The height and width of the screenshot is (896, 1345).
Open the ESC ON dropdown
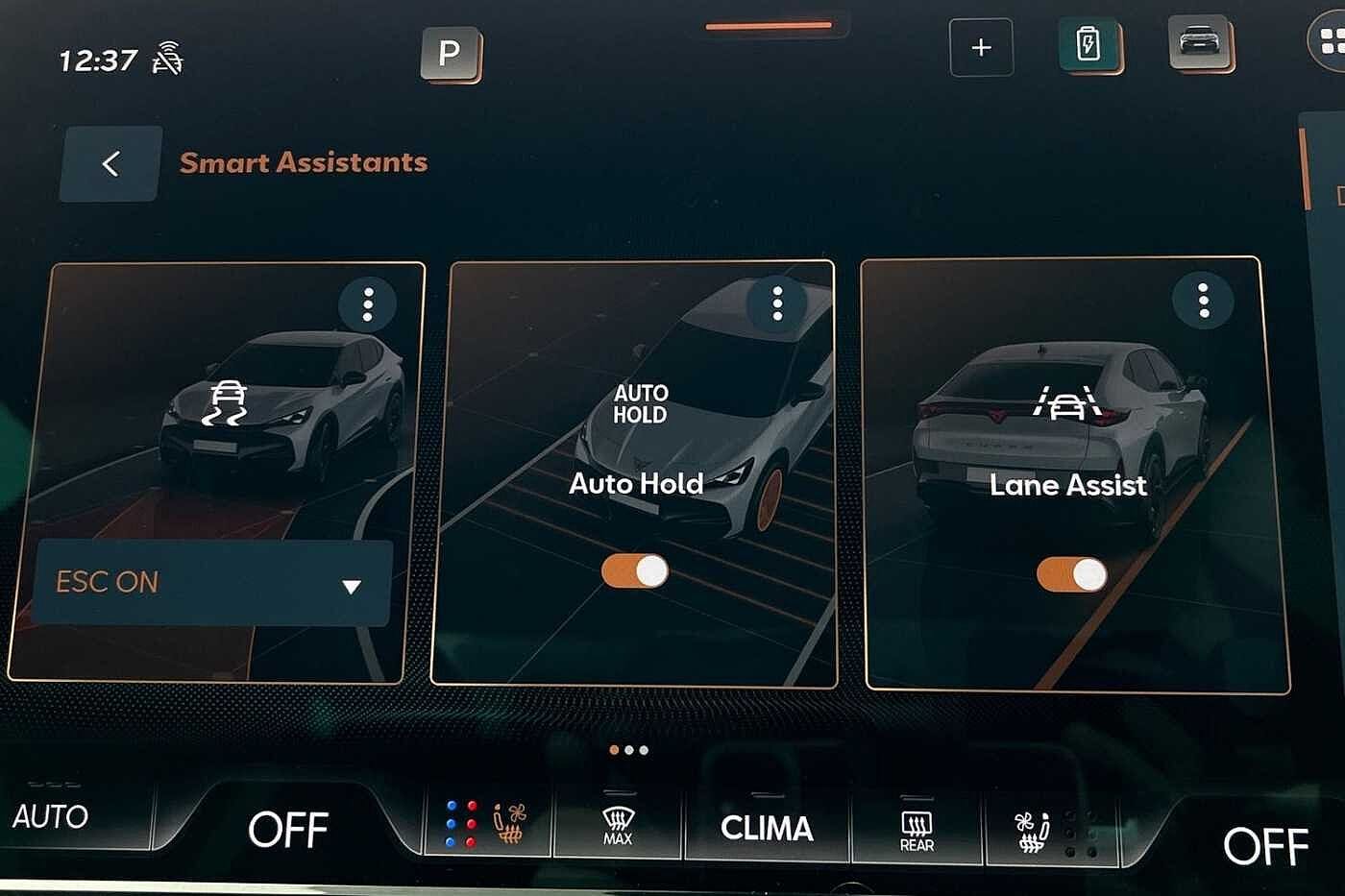pyautogui.click(x=213, y=583)
